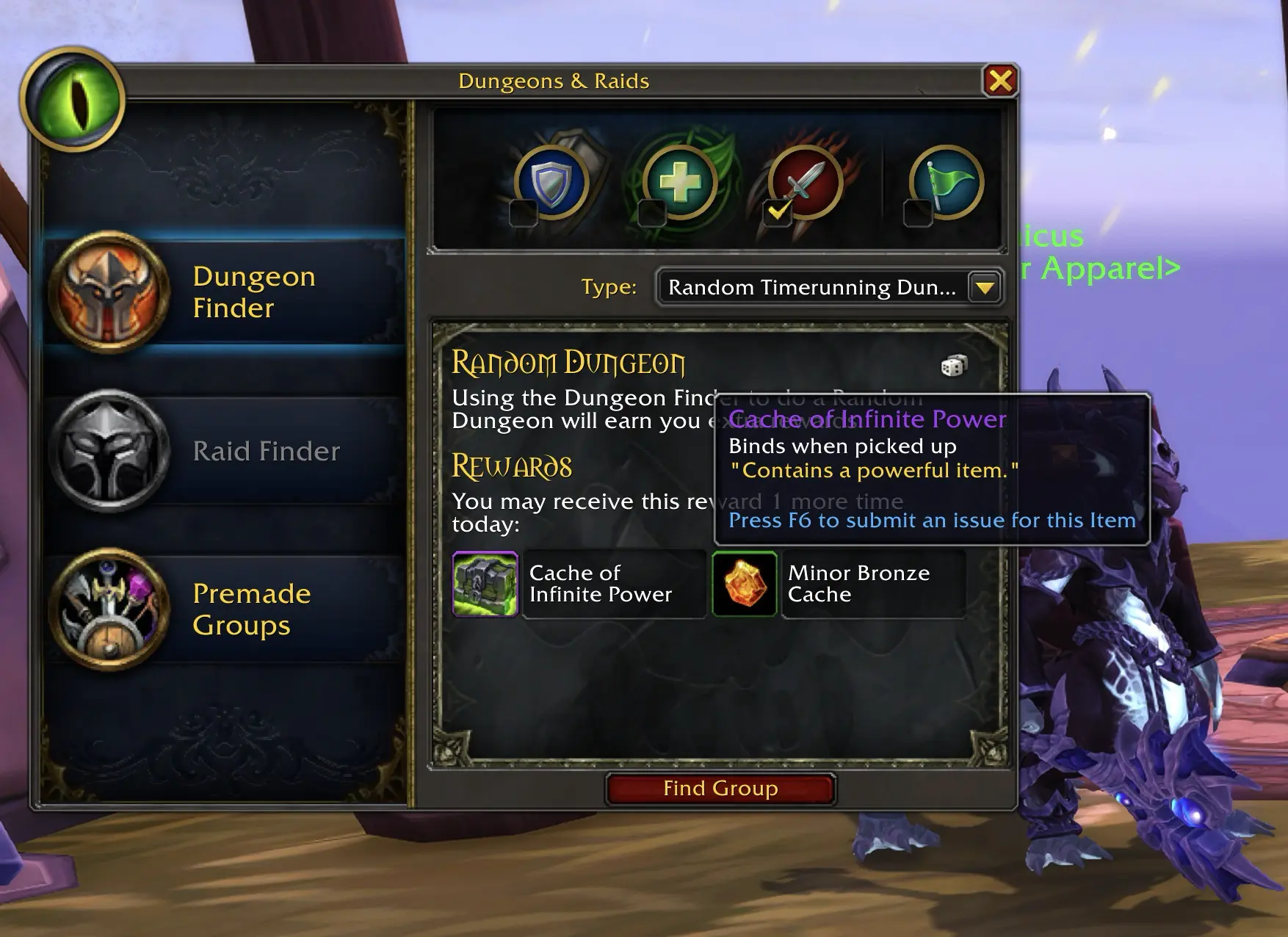
Task: Toggle the Tank role checkbox
Action: pos(524,214)
